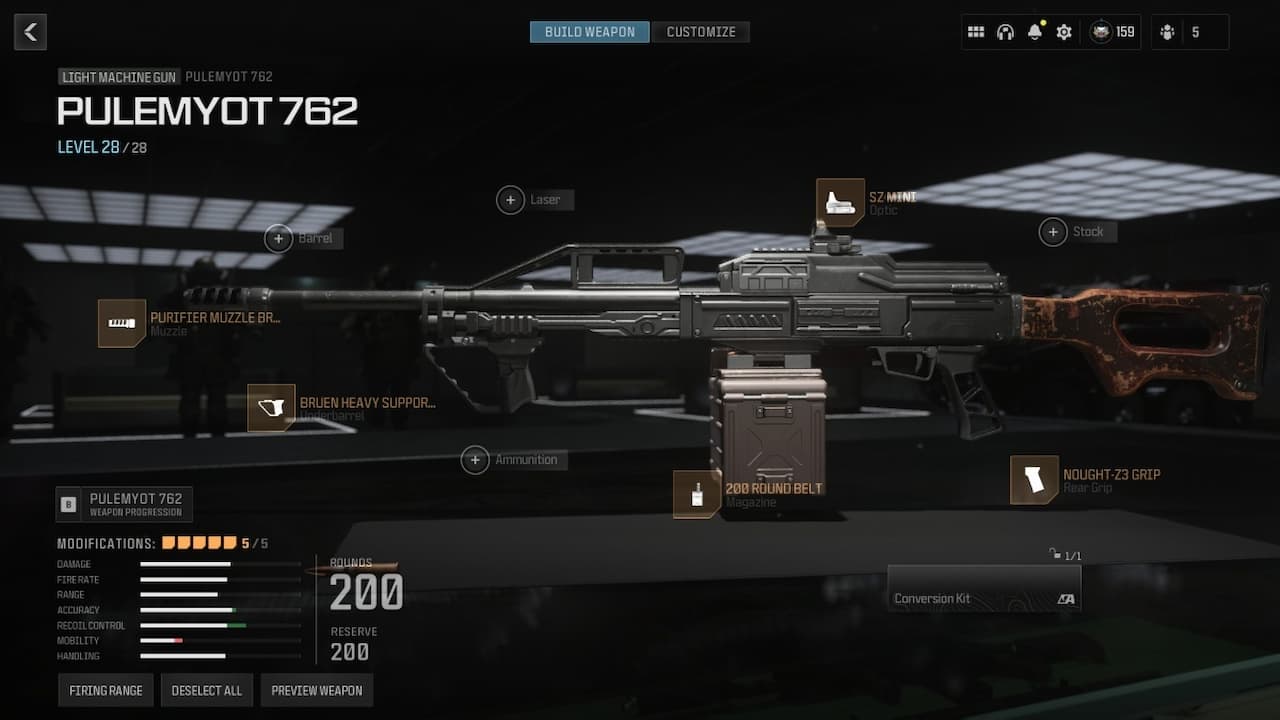Viewport: 1280px width, 720px height.
Task: Add an attachment to the Barrel slot
Action: tap(278, 238)
